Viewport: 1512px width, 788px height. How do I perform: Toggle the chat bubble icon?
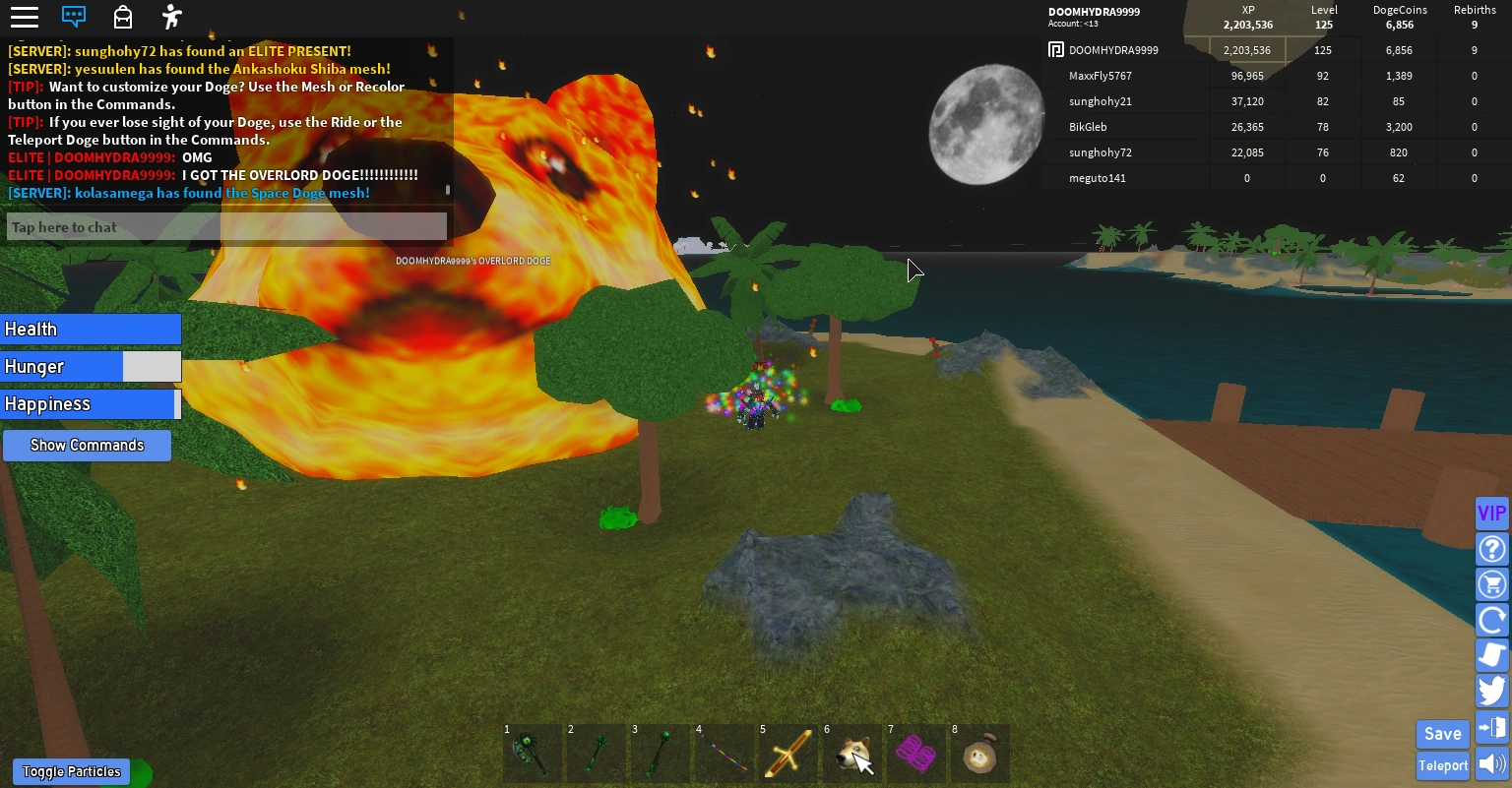pyautogui.click(x=74, y=17)
